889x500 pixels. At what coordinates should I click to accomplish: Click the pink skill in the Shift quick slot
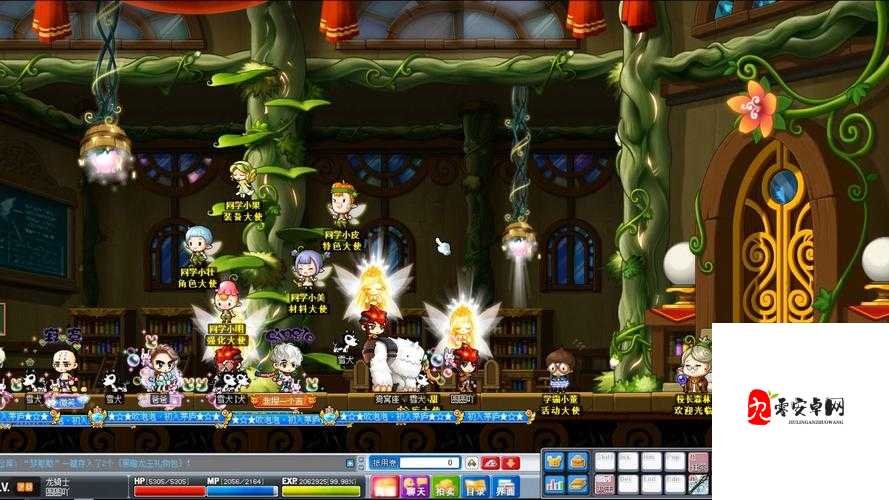click(x=604, y=485)
